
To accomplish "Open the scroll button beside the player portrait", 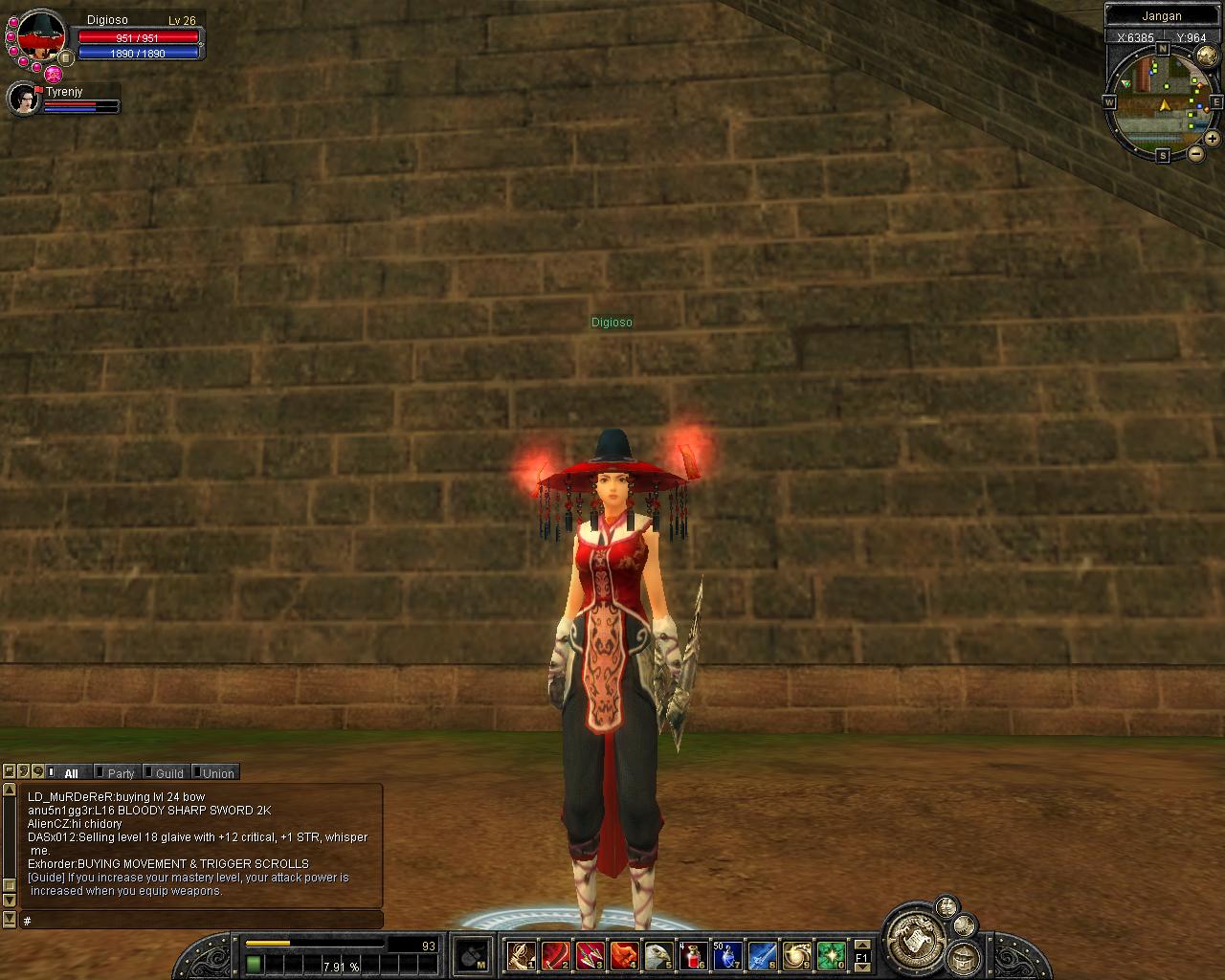I will tap(65, 57).
